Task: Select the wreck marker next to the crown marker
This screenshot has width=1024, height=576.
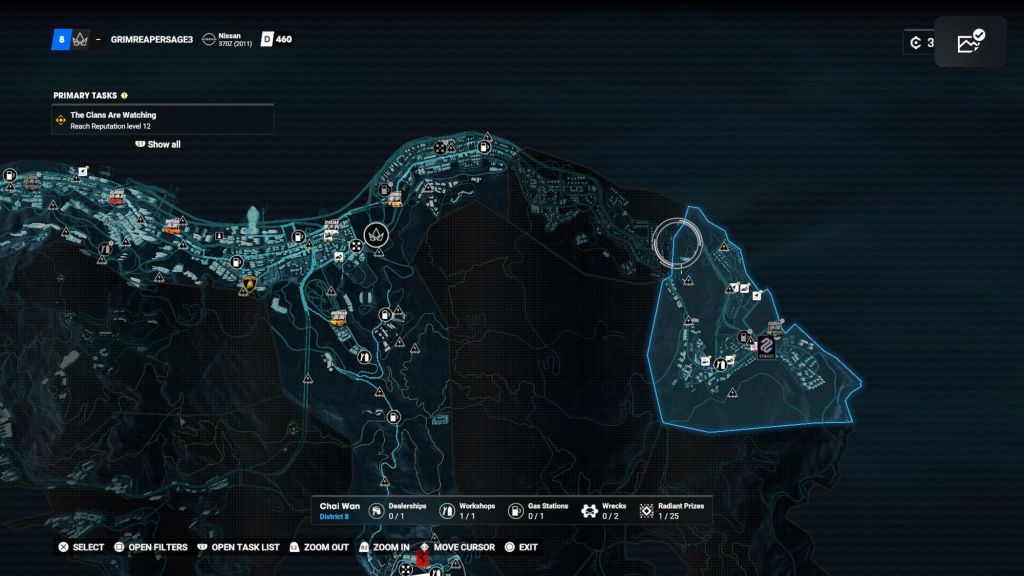Action: (357, 244)
